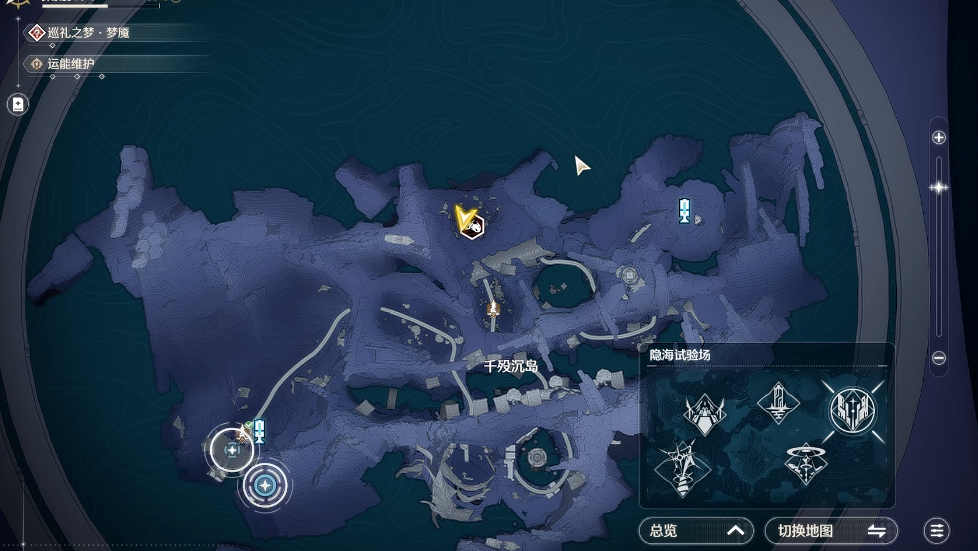Select the spiral spire region emblem

pos(682,467)
